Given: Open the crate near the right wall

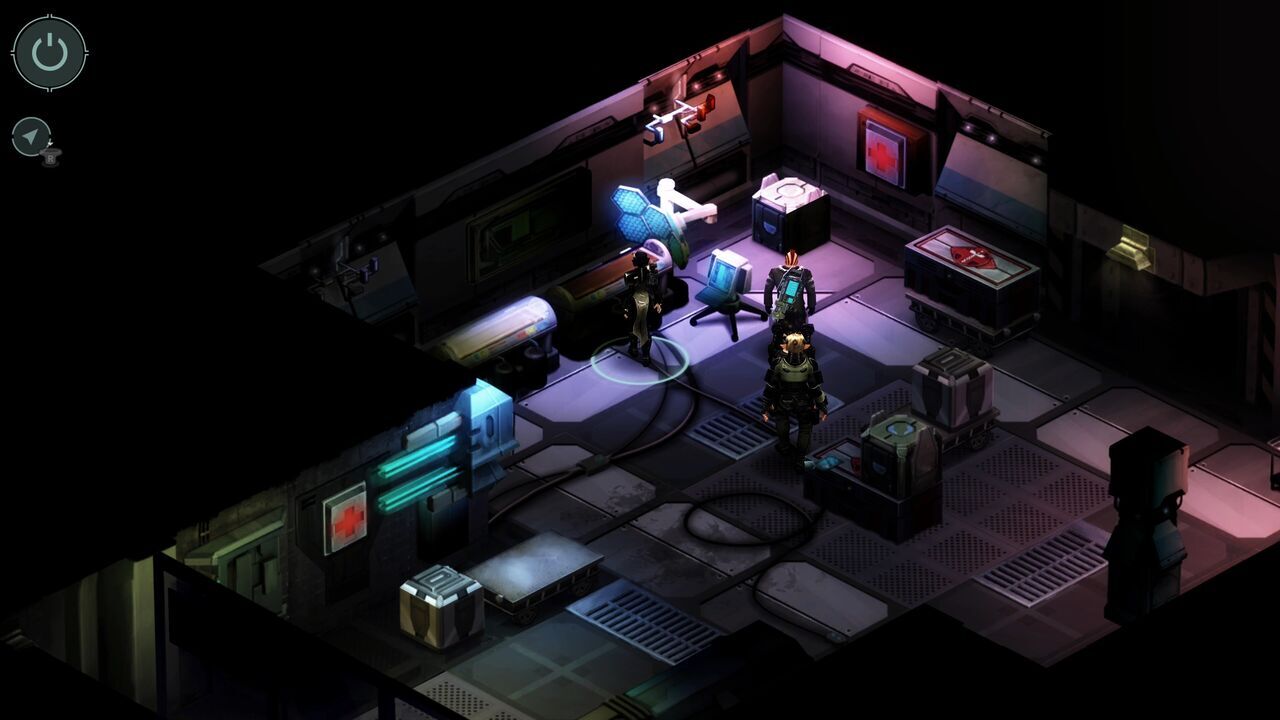Looking at the screenshot, I should [950, 390].
